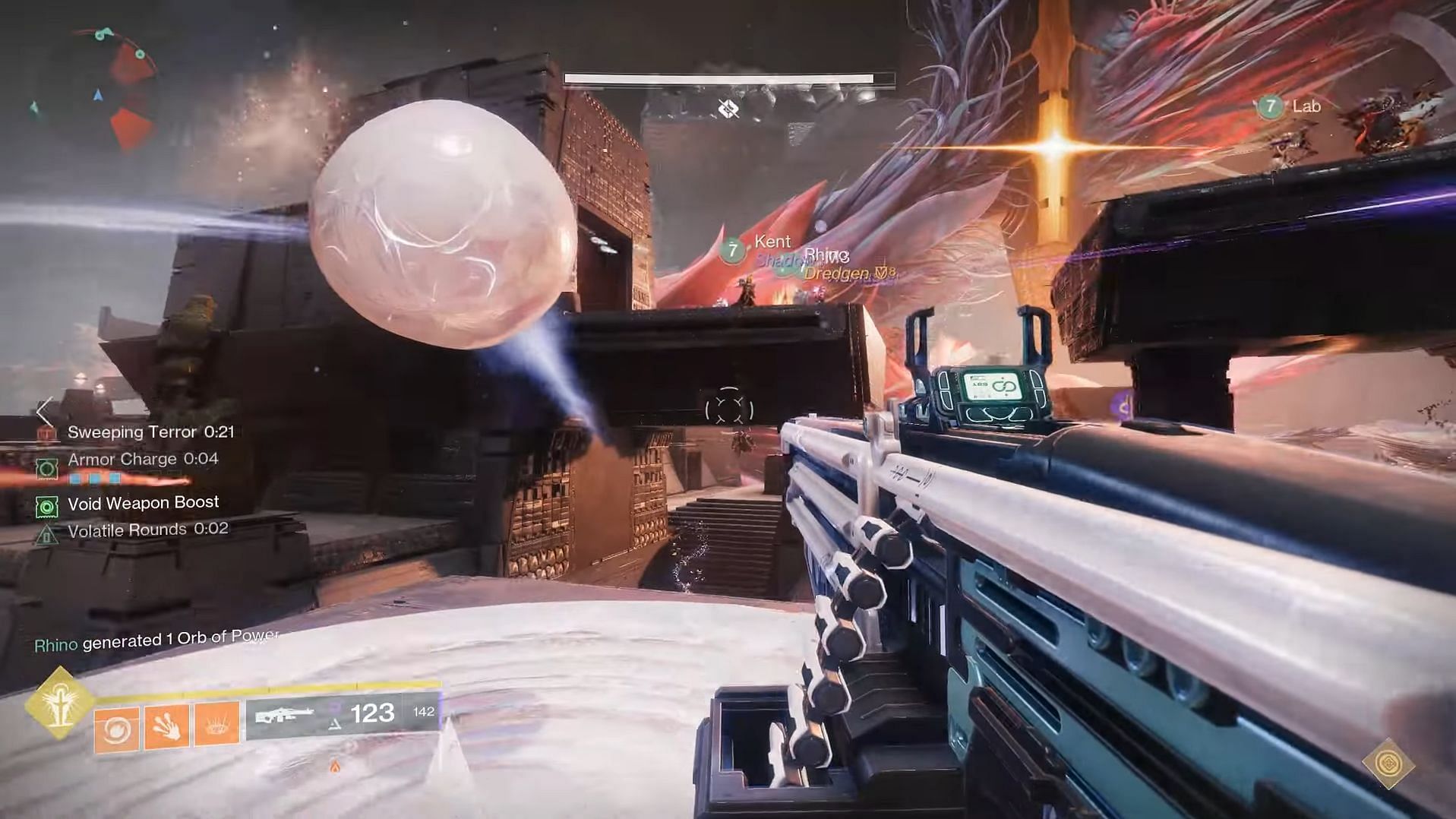1456x819 pixels.
Task: Click the gold diamond emblem in the bottom-right
Action: click(x=1388, y=763)
